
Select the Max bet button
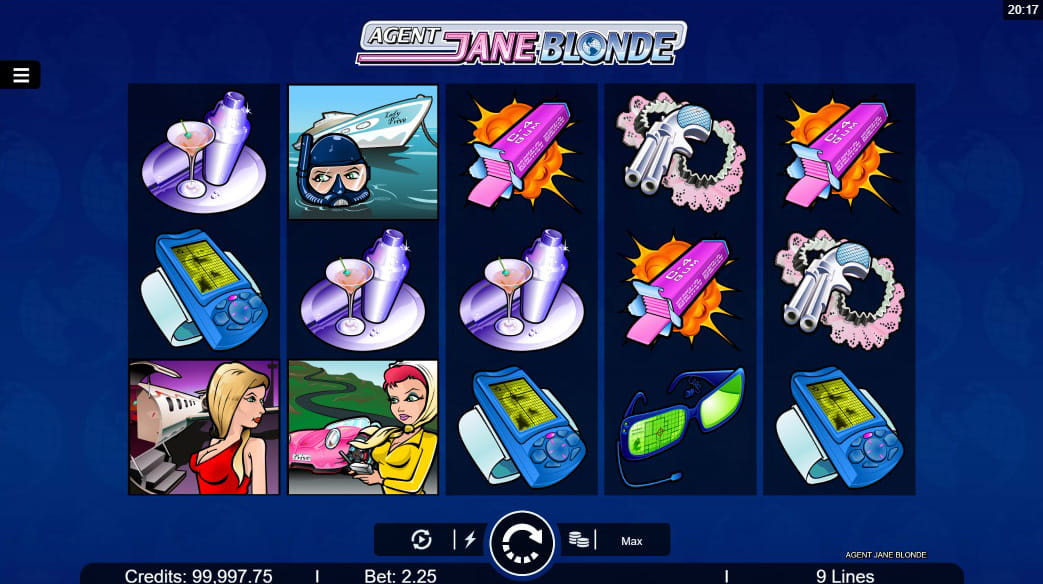tap(631, 541)
